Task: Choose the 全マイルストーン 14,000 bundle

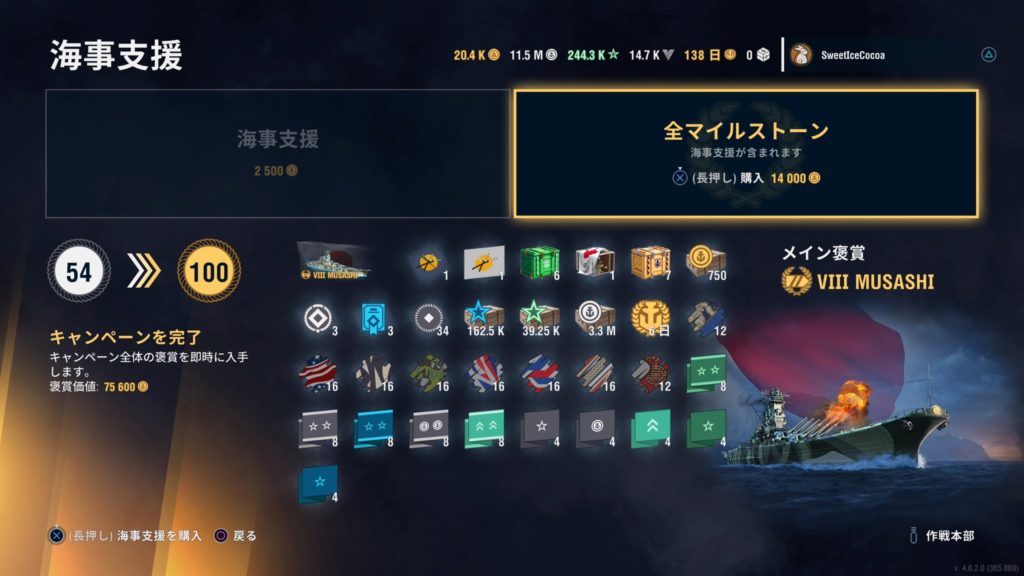Action: [745, 153]
